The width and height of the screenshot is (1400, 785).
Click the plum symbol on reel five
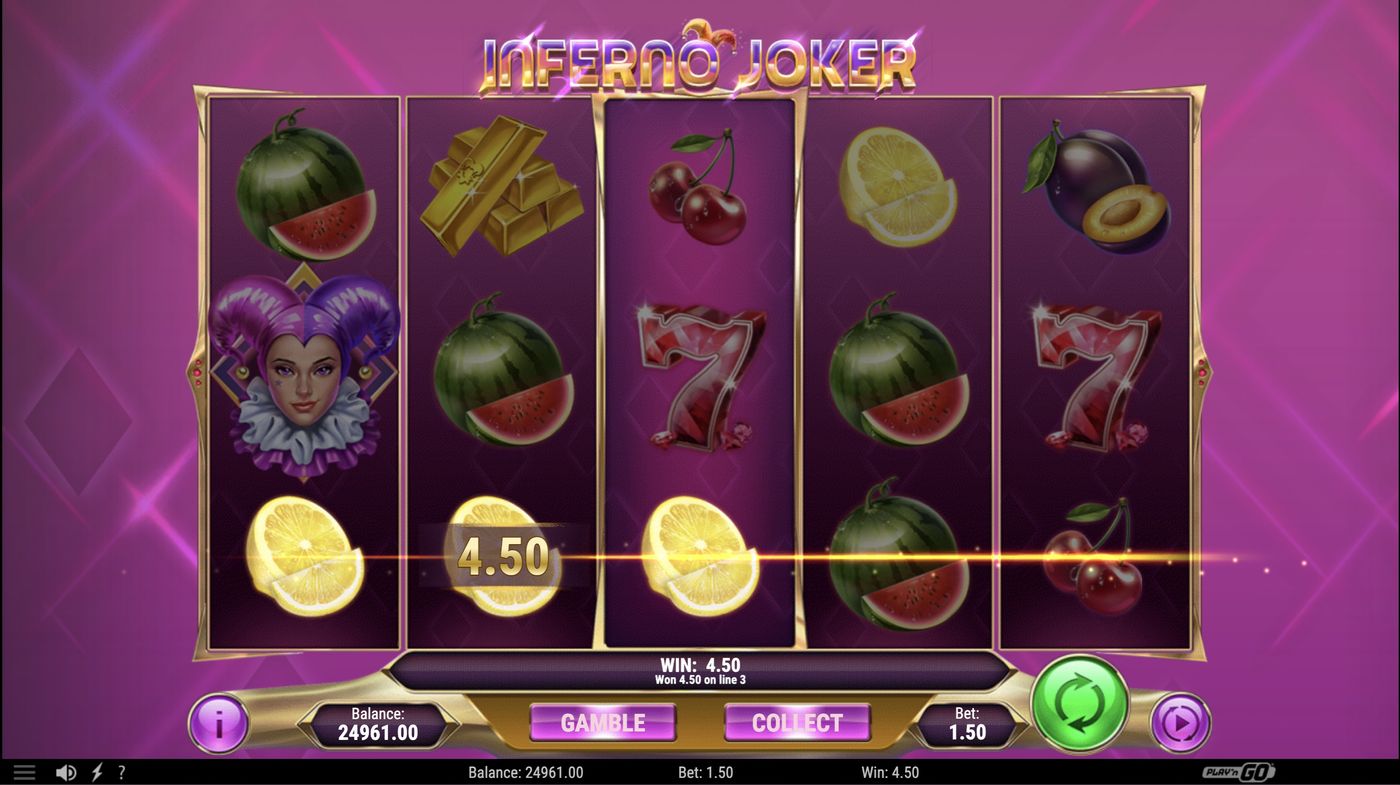1098,190
